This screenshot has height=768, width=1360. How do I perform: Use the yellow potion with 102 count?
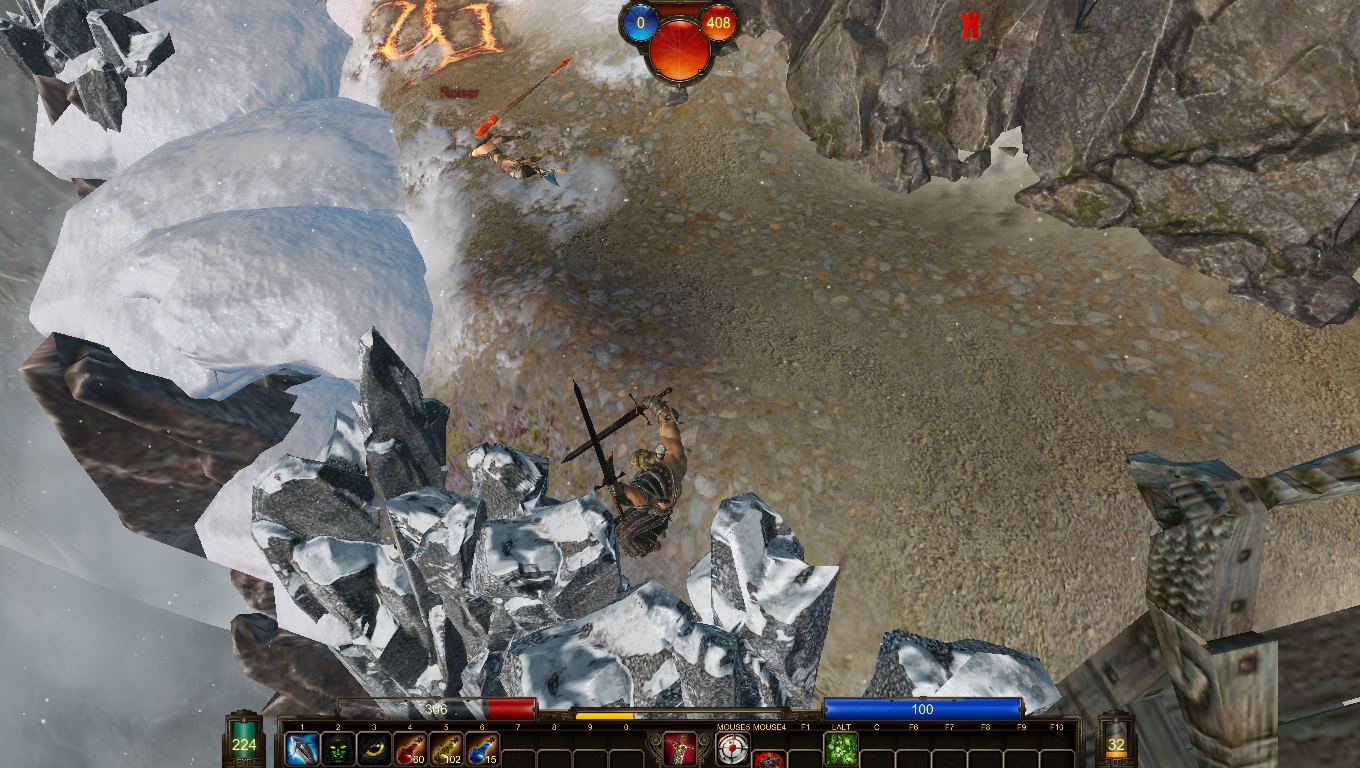click(x=446, y=748)
